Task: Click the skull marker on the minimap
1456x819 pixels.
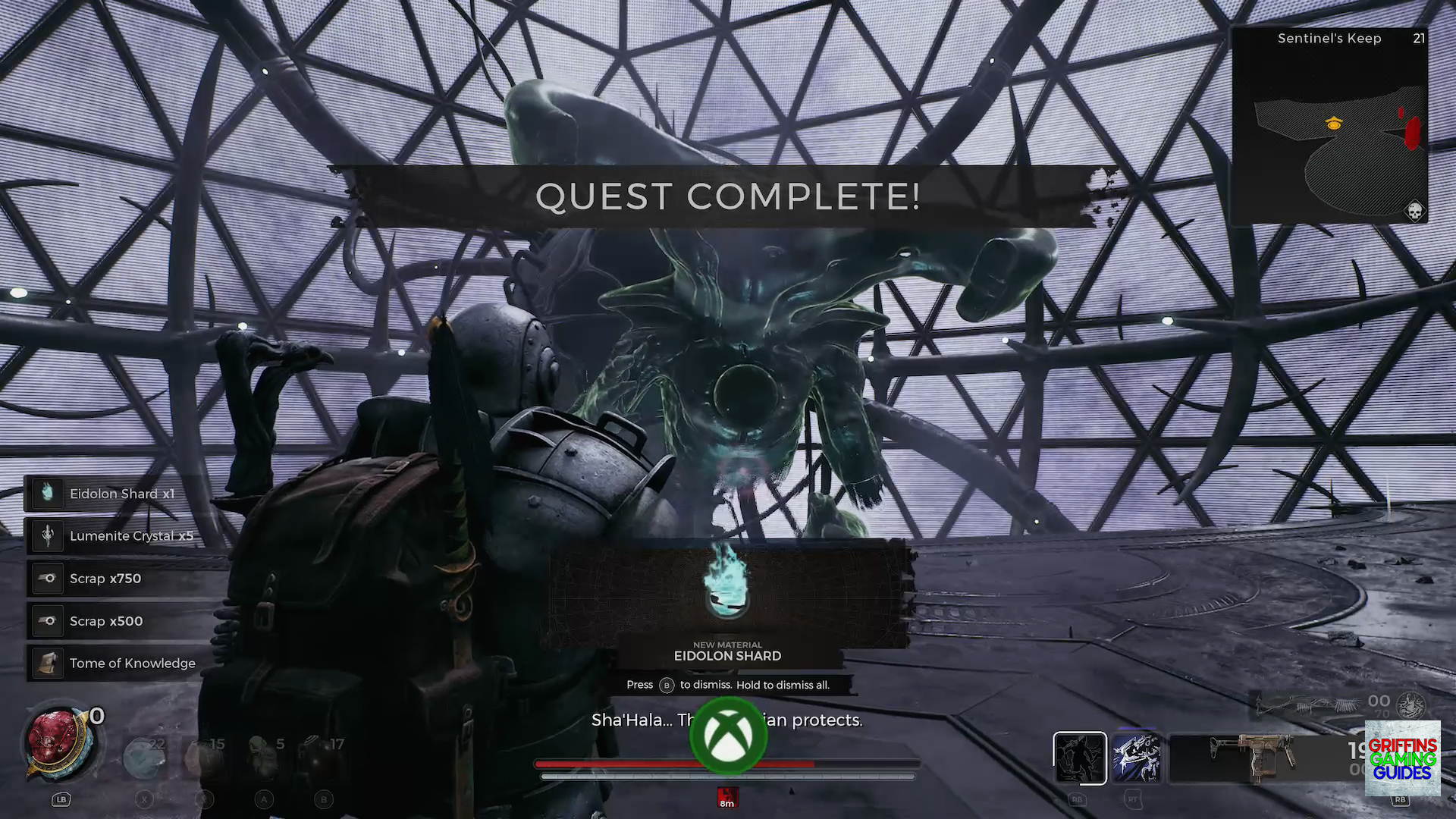Action: click(x=1414, y=211)
